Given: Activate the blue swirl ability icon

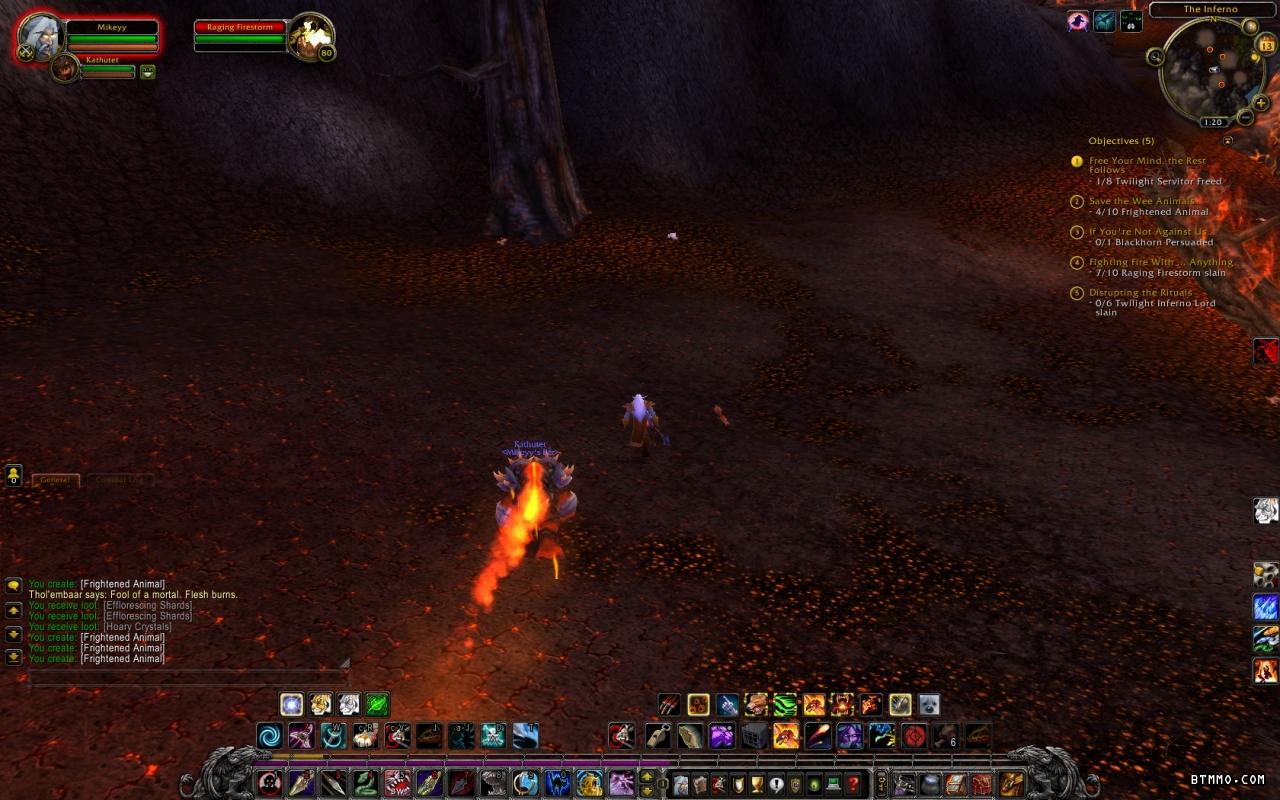Looking at the screenshot, I should 269,737.
